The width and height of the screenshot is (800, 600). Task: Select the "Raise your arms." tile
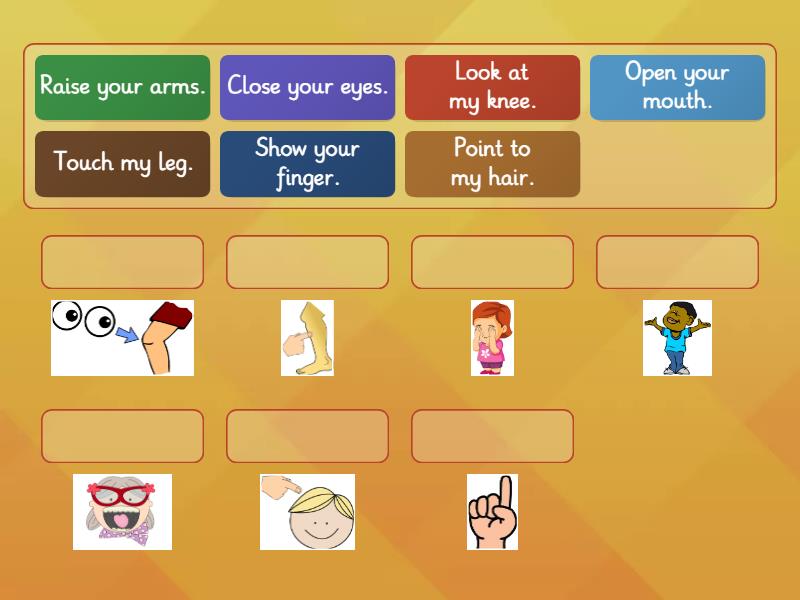[122, 87]
